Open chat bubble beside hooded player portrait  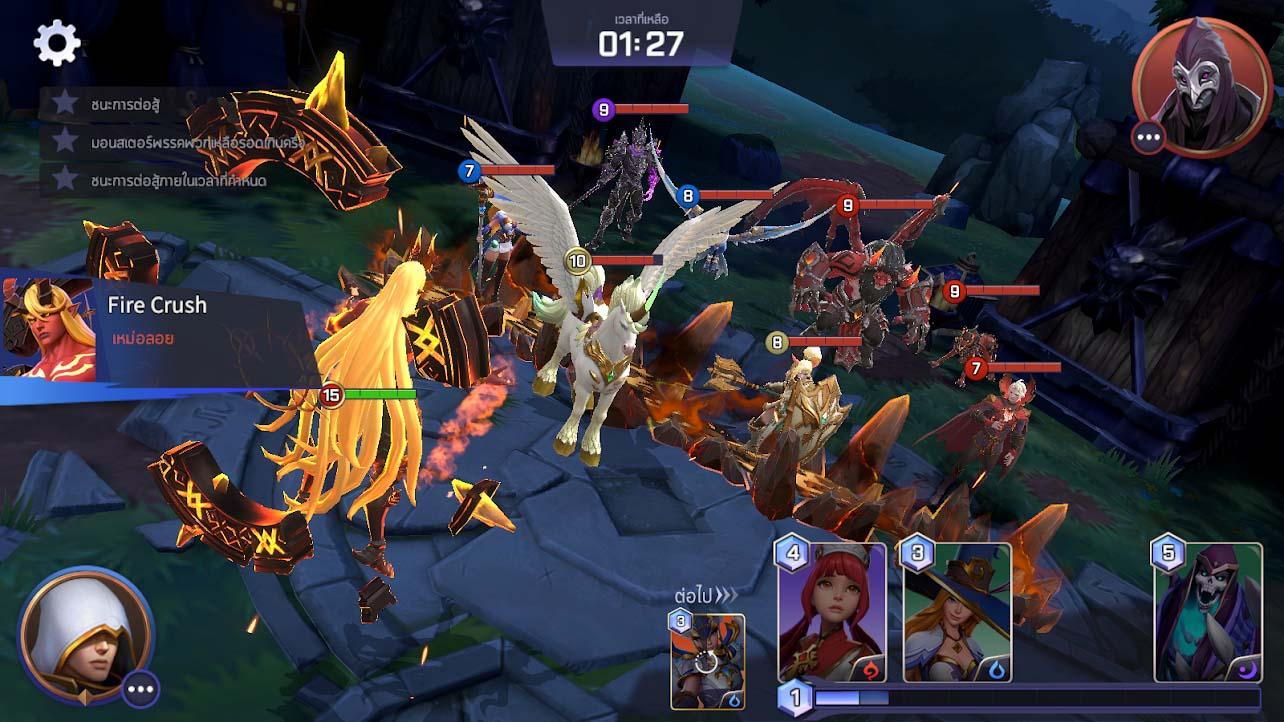(x=141, y=688)
